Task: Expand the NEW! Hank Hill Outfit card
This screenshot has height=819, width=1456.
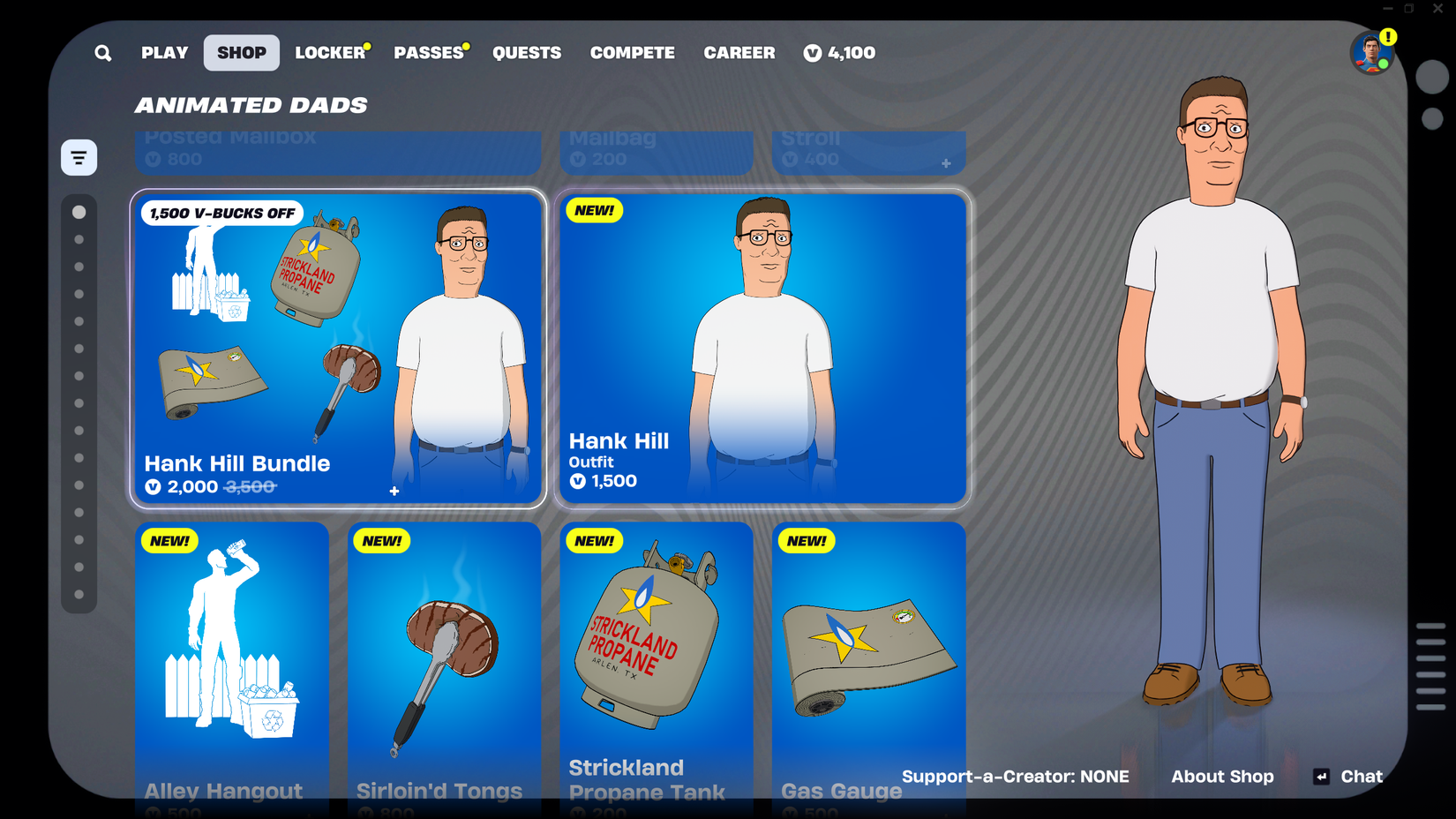Action: [762, 347]
